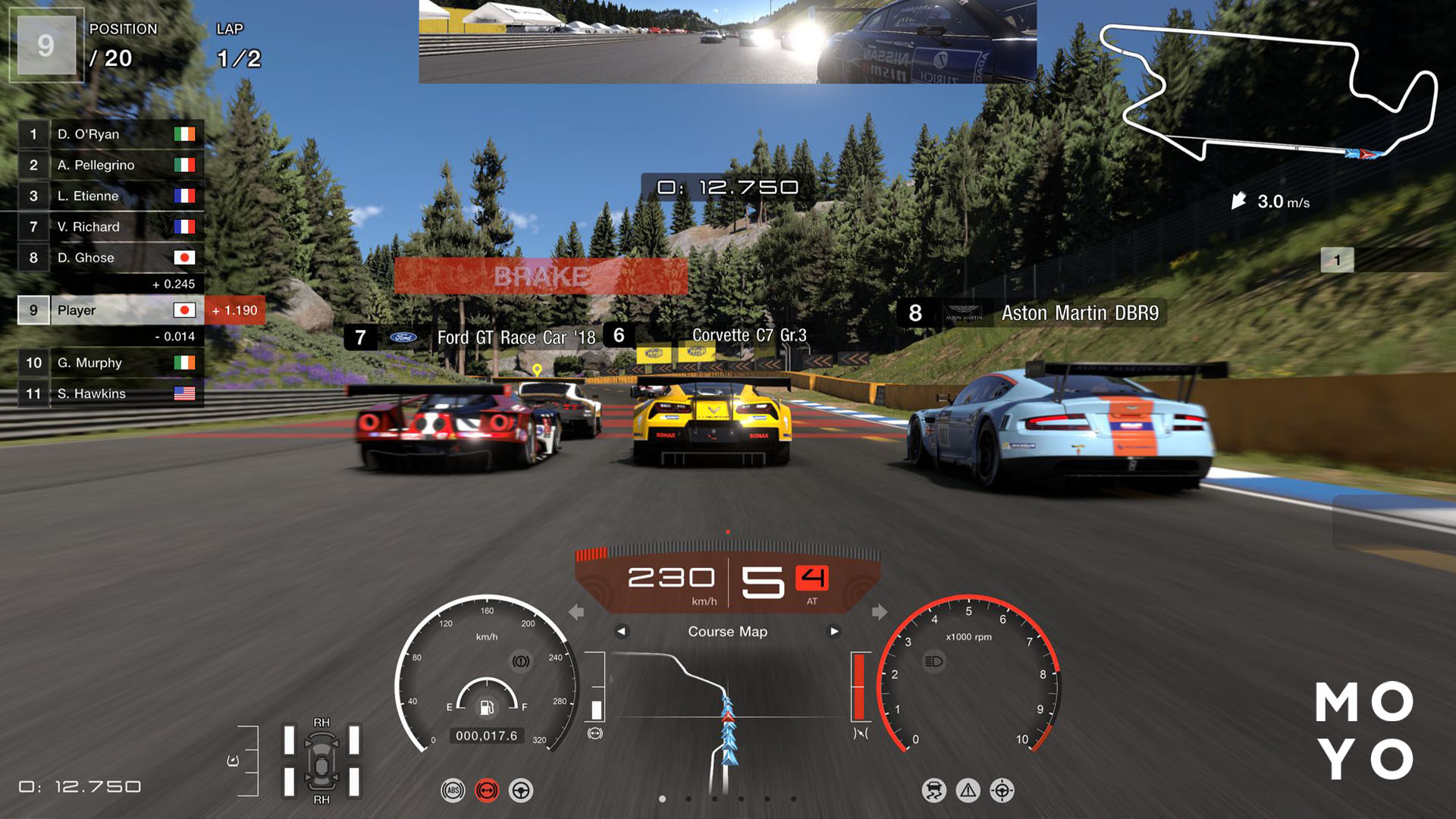Click the right arrow beside Course Map
Viewport: 1456px width, 819px height.
tap(834, 631)
